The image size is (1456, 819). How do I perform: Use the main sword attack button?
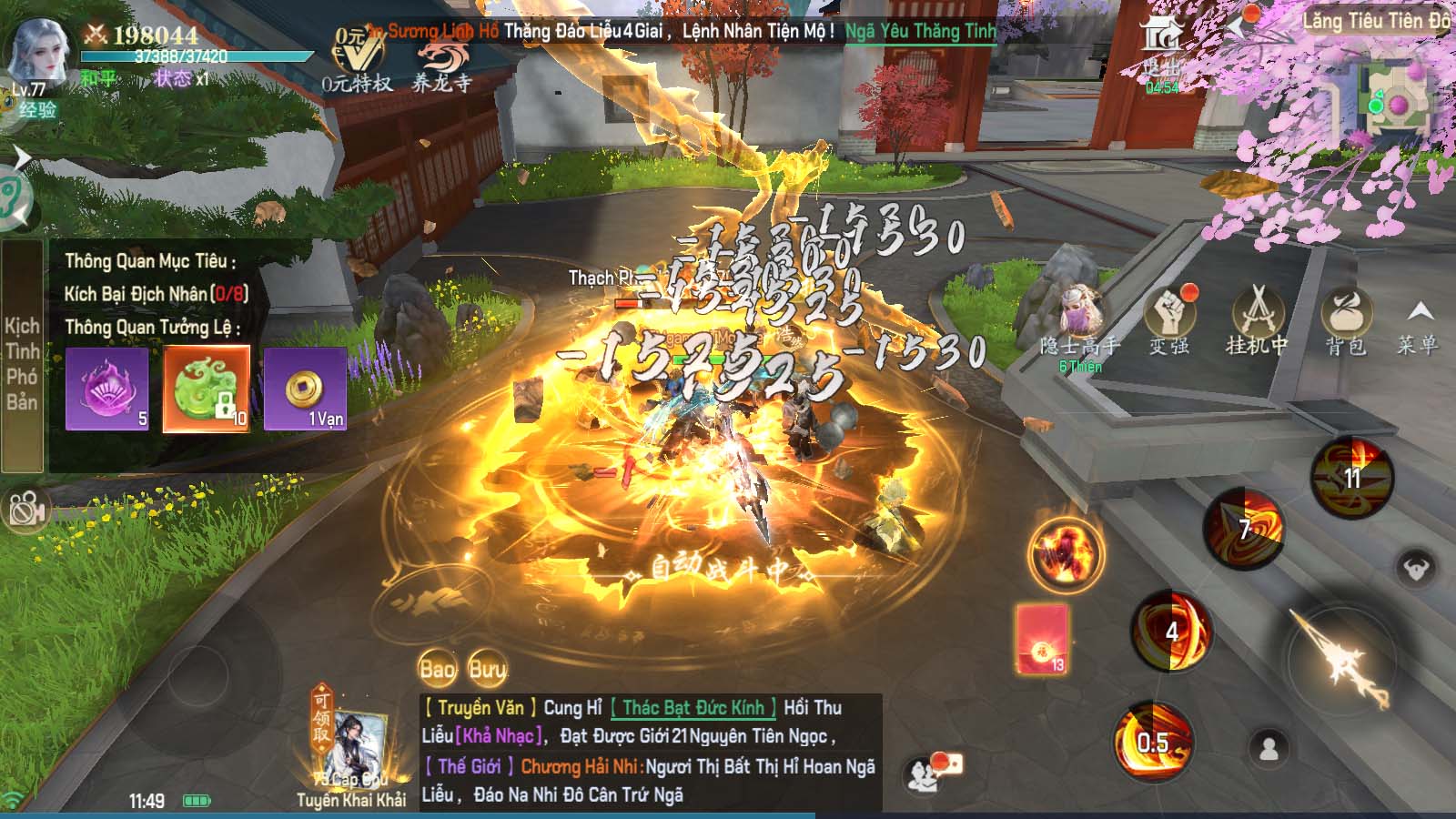click(1341, 655)
